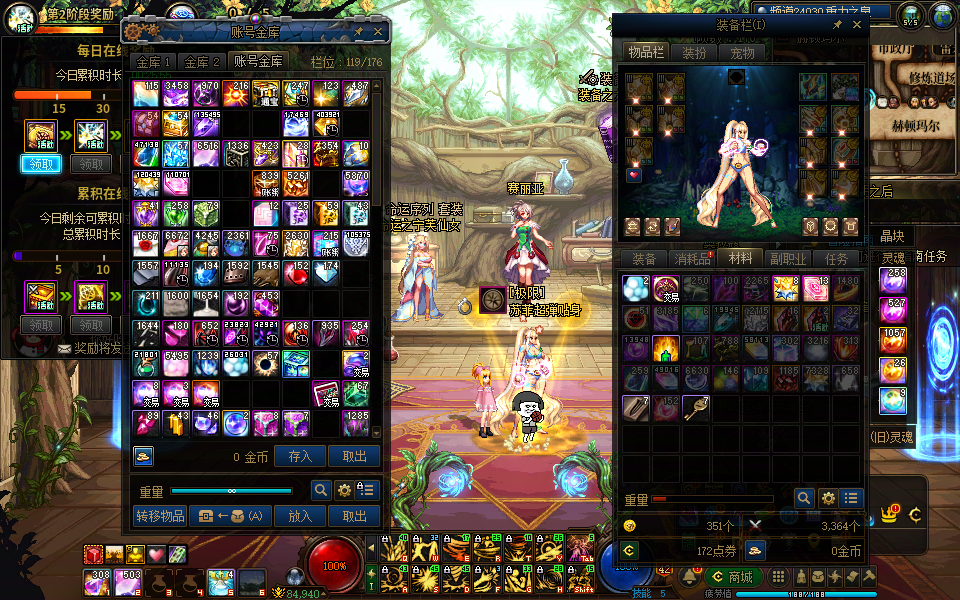This screenshot has width=960, height=600.
Task: Open the 转移物品 transfer items function
Action: tap(160, 516)
